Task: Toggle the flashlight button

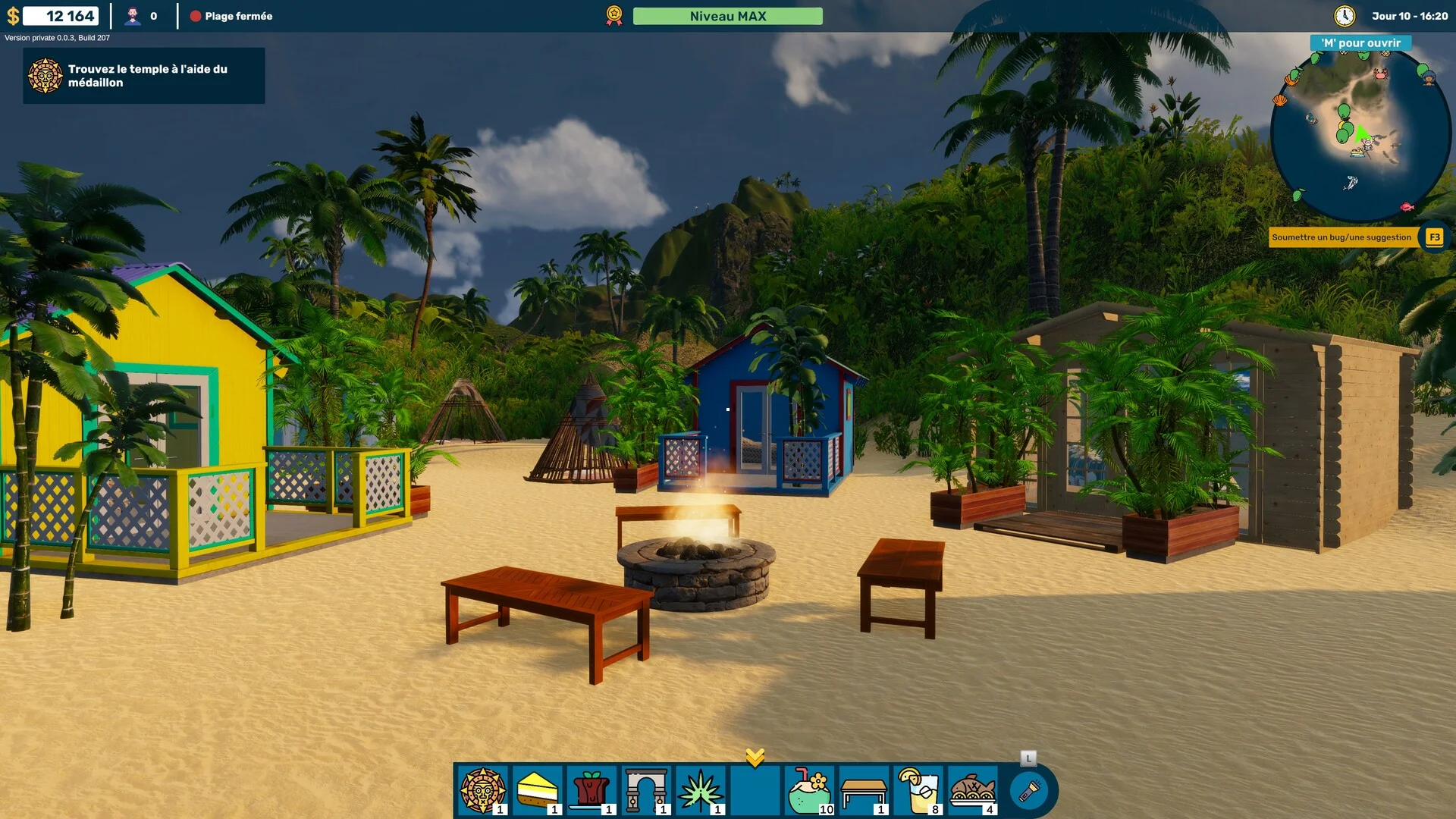Action: click(x=1029, y=791)
